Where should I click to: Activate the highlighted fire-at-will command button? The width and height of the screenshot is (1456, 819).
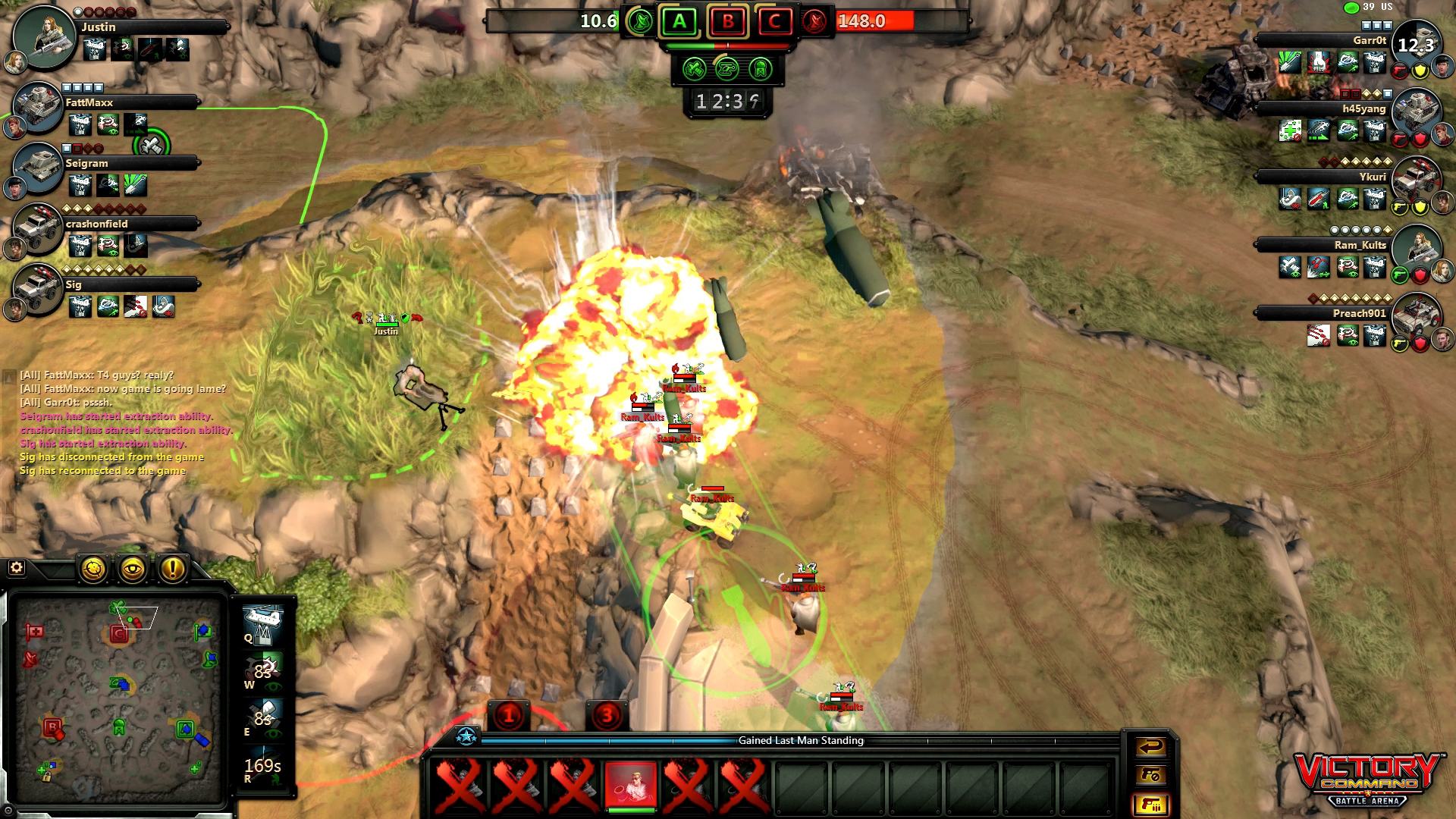pyautogui.click(x=1150, y=804)
